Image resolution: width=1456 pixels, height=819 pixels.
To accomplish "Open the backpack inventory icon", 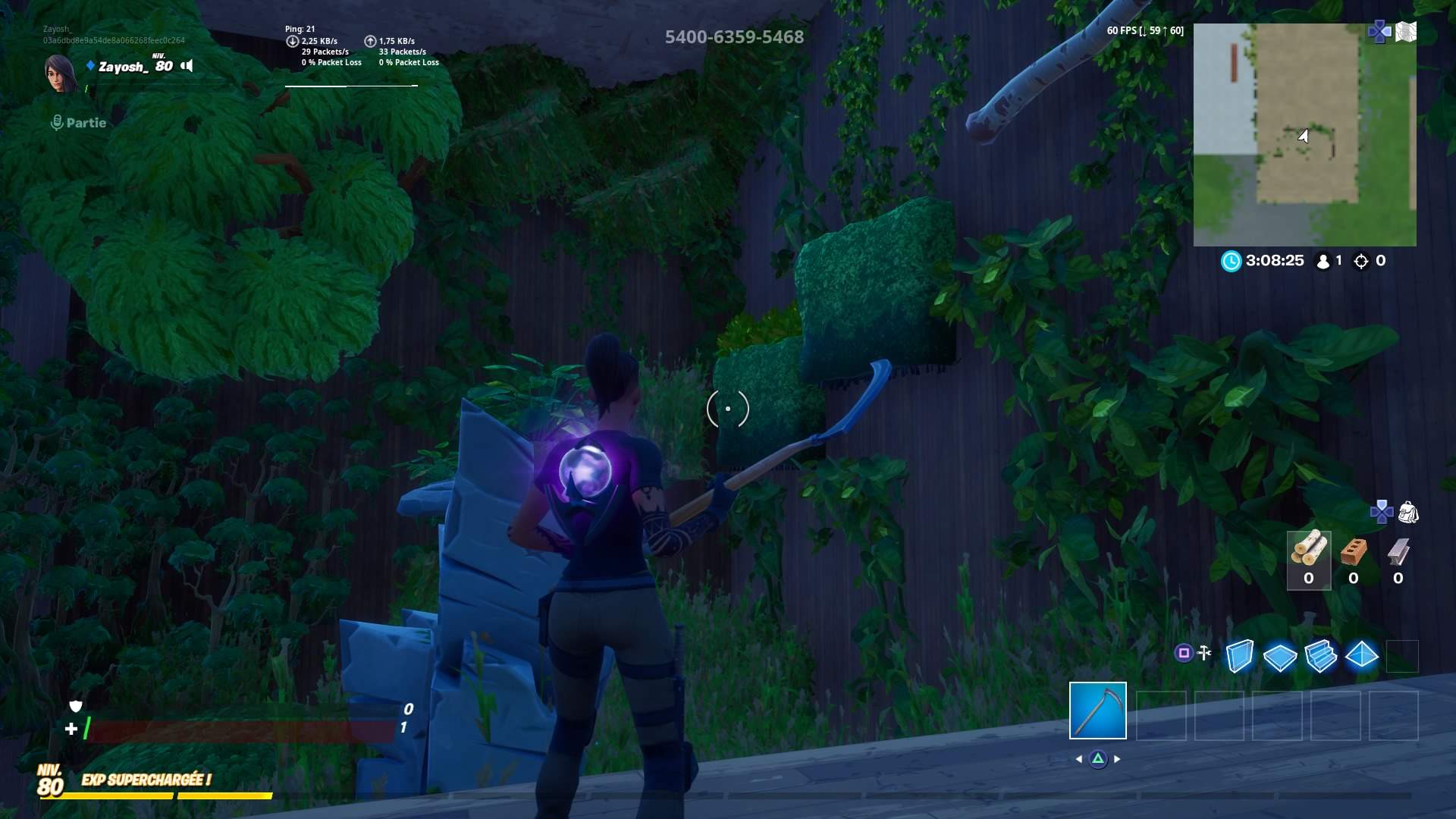I will pyautogui.click(x=1408, y=513).
